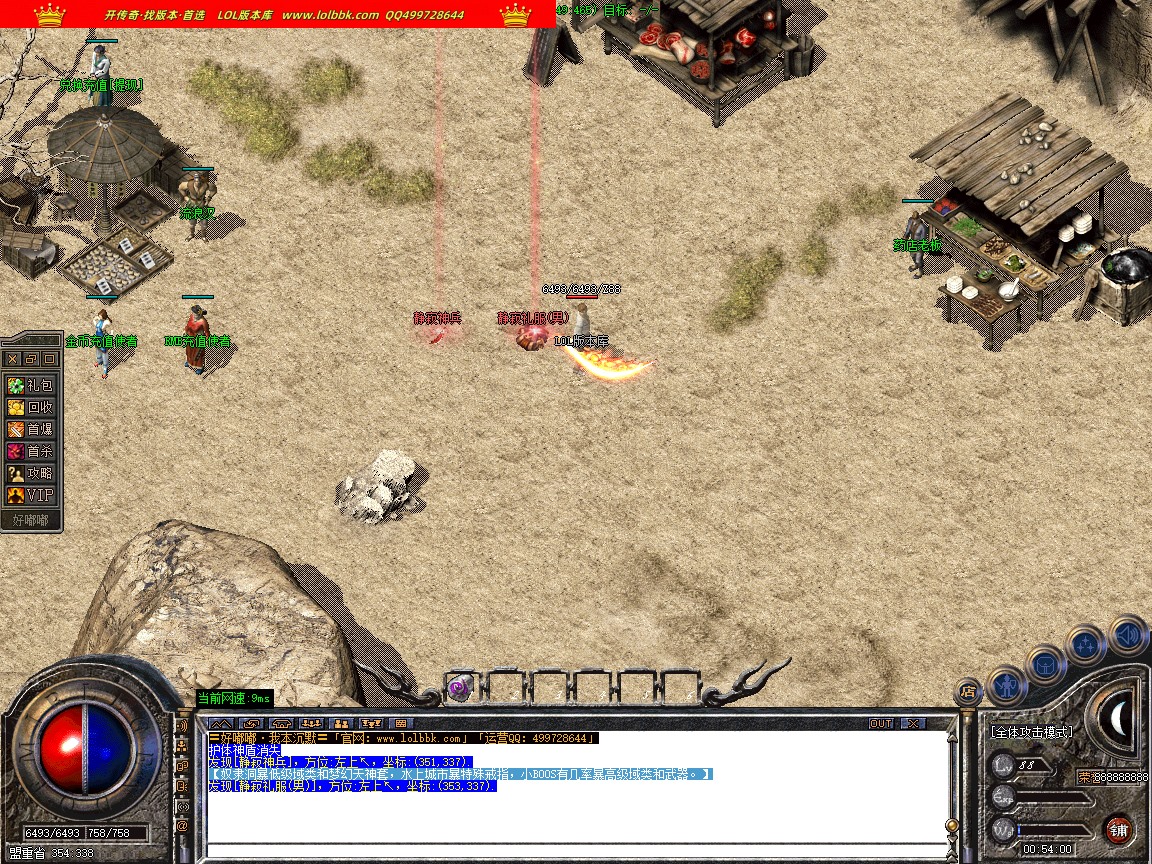Open the 礼包 gift pack menu
The height and width of the screenshot is (864, 1152).
click(x=31, y=385)
